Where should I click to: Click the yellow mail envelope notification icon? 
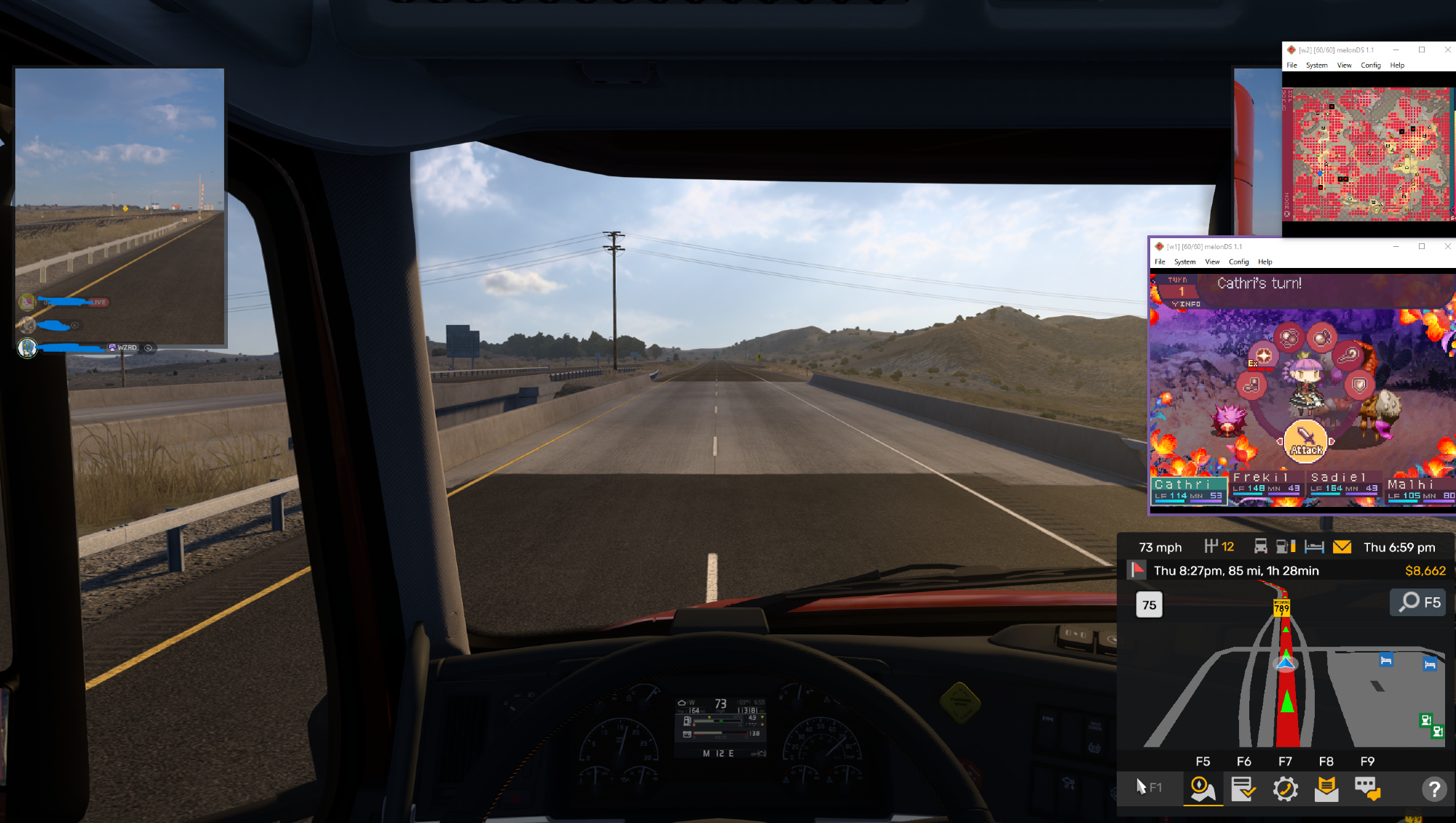[x=1342, y=547]
